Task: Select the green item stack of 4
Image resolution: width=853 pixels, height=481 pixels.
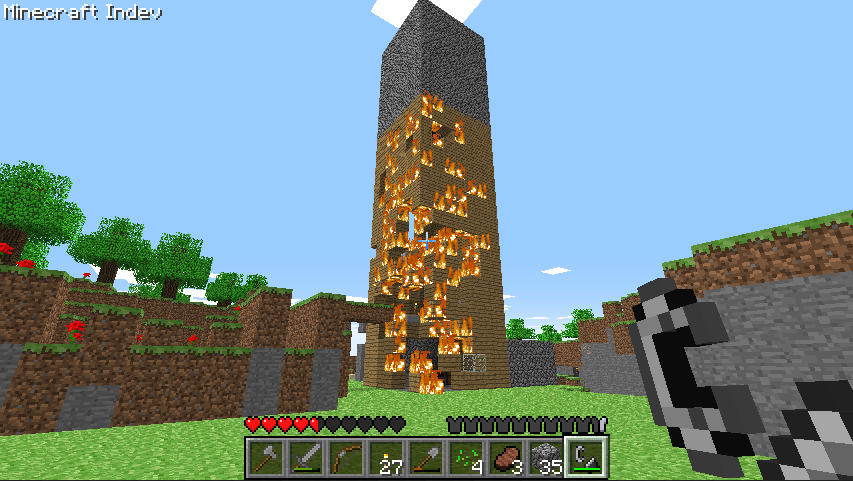Action: 465,458
